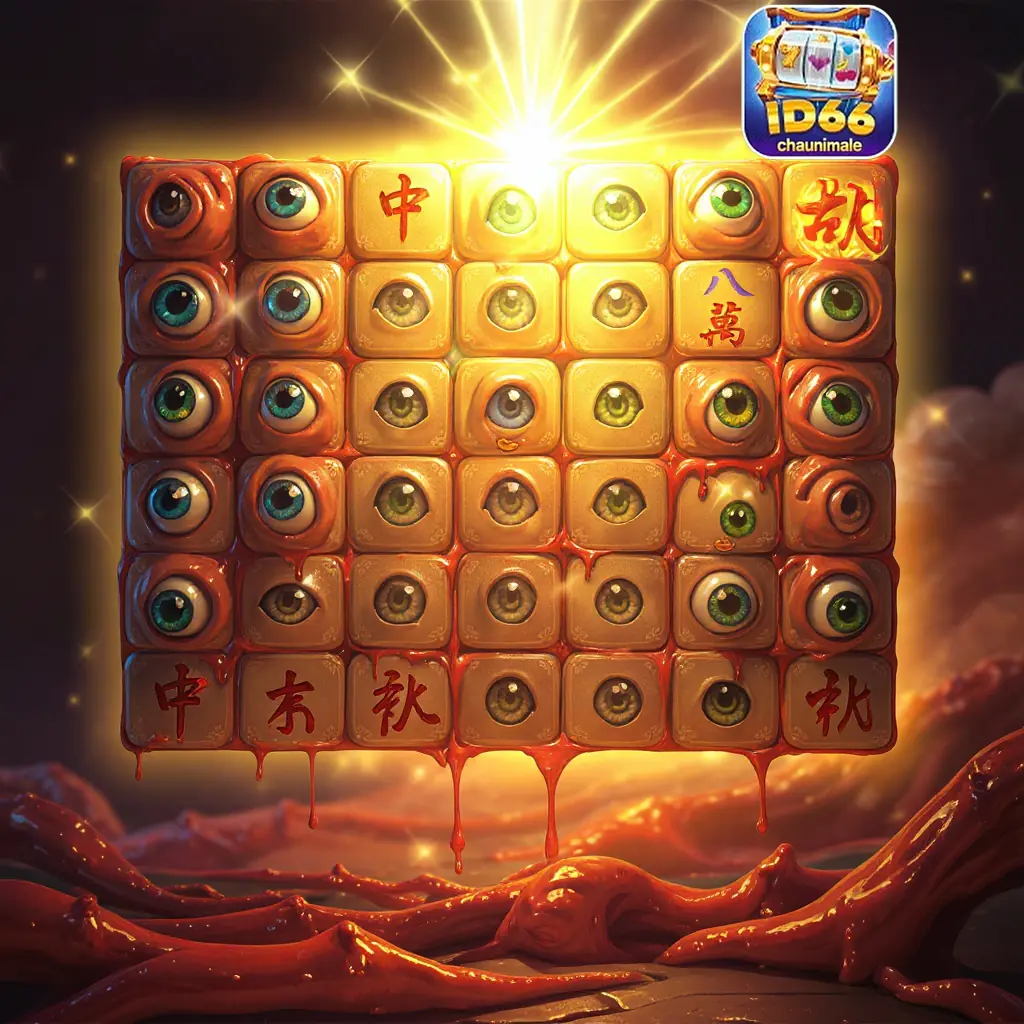1024x1024 pixels.
Task: Choose the tile with the grey-blue eye
Action: (509, 407)
